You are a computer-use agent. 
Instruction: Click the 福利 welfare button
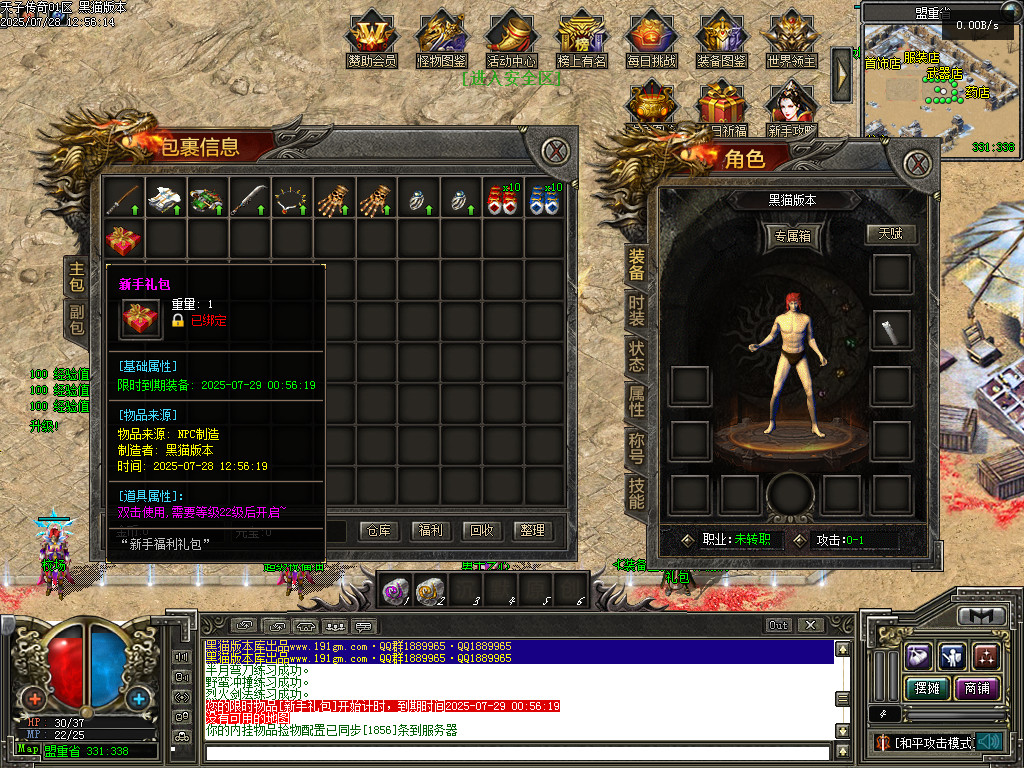(x=431, y=530)
